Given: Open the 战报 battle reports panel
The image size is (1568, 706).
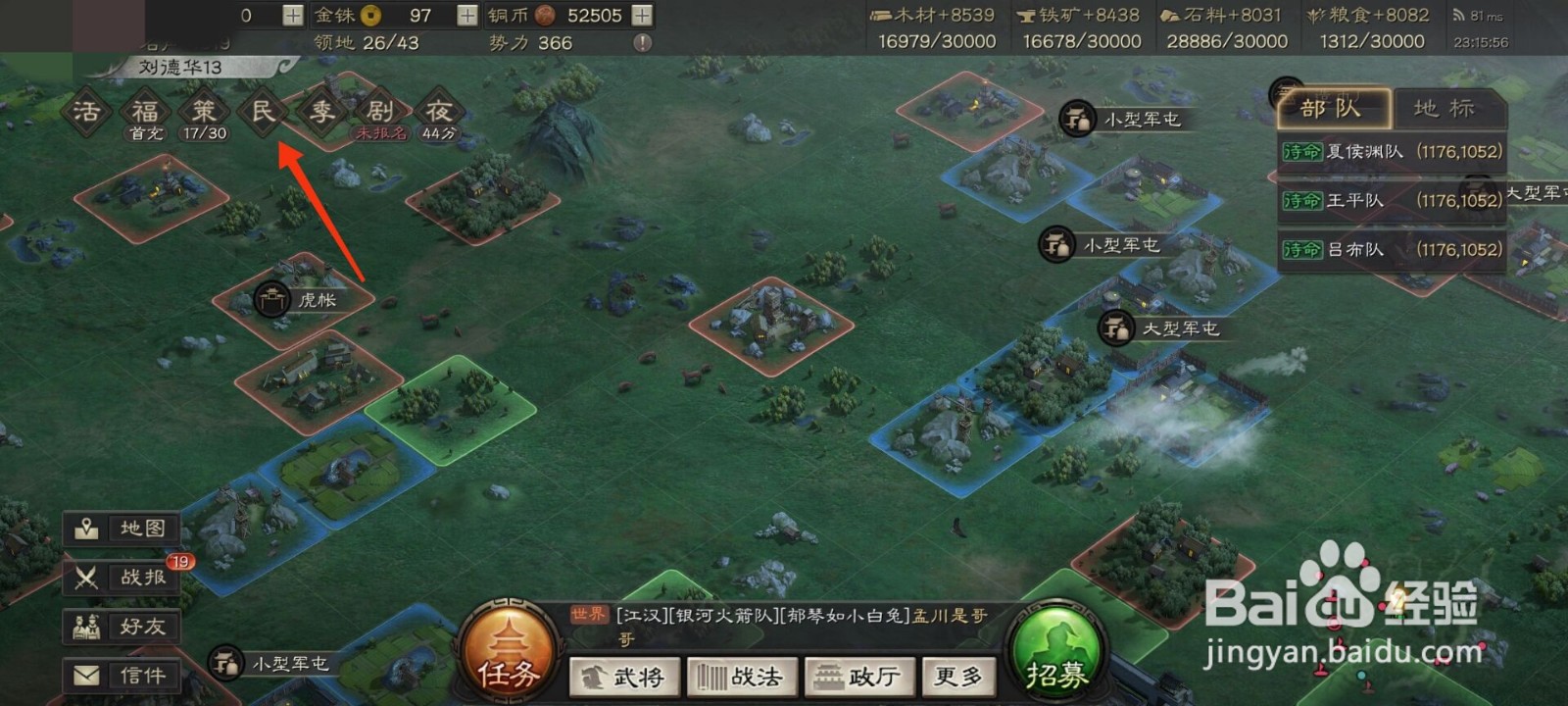Looking at the screenshot, I should [120, 578].
